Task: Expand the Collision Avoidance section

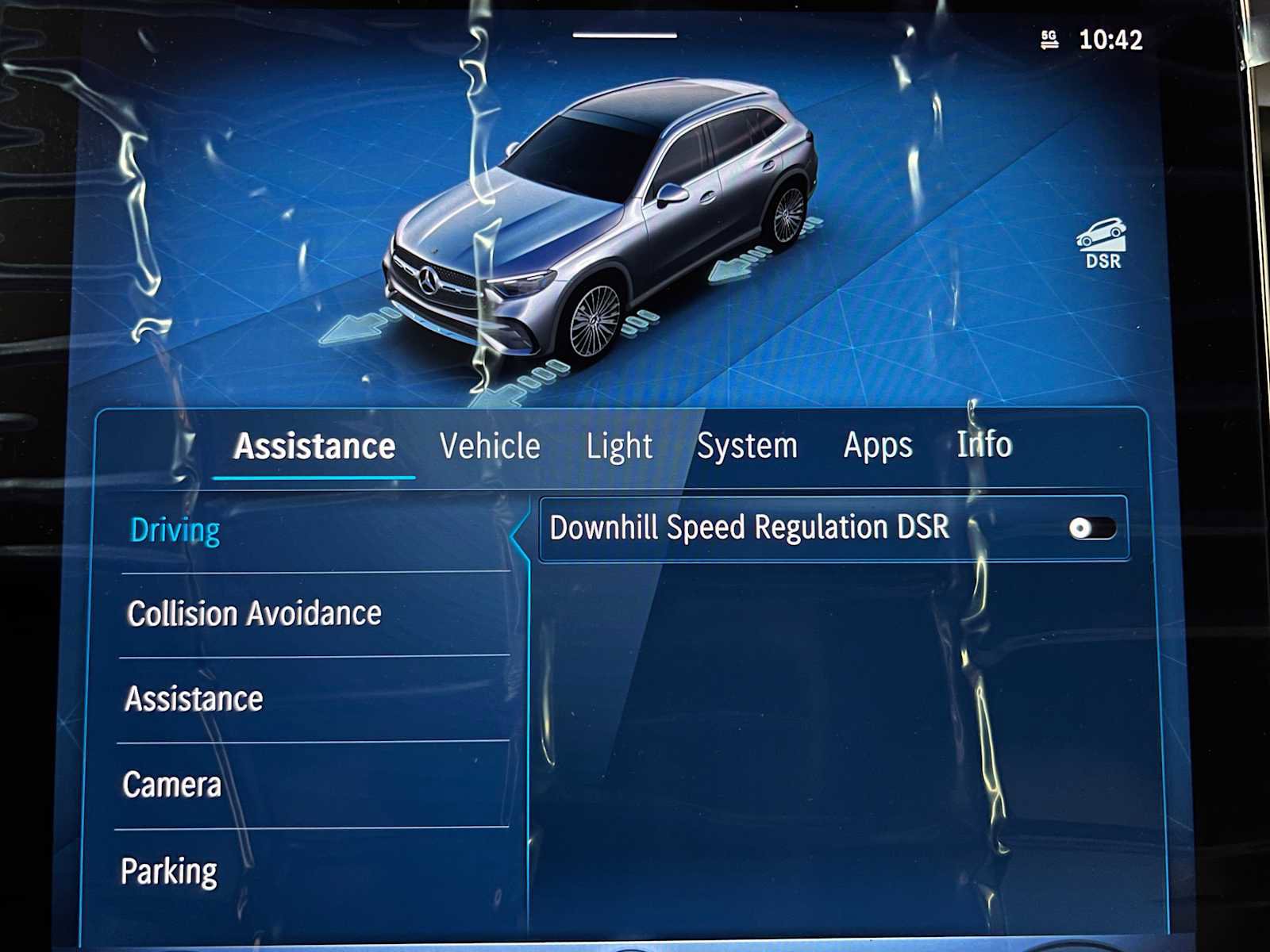Action: (x=255, y=613)
